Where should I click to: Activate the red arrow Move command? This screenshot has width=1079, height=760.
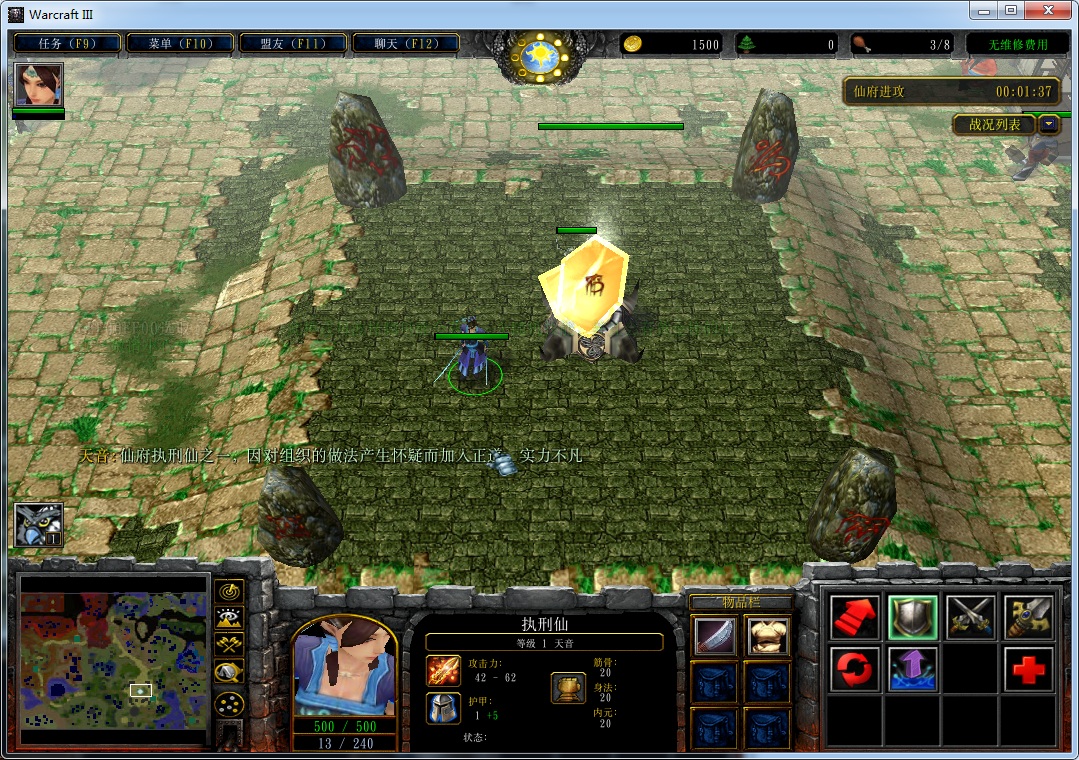coord(855,618)
